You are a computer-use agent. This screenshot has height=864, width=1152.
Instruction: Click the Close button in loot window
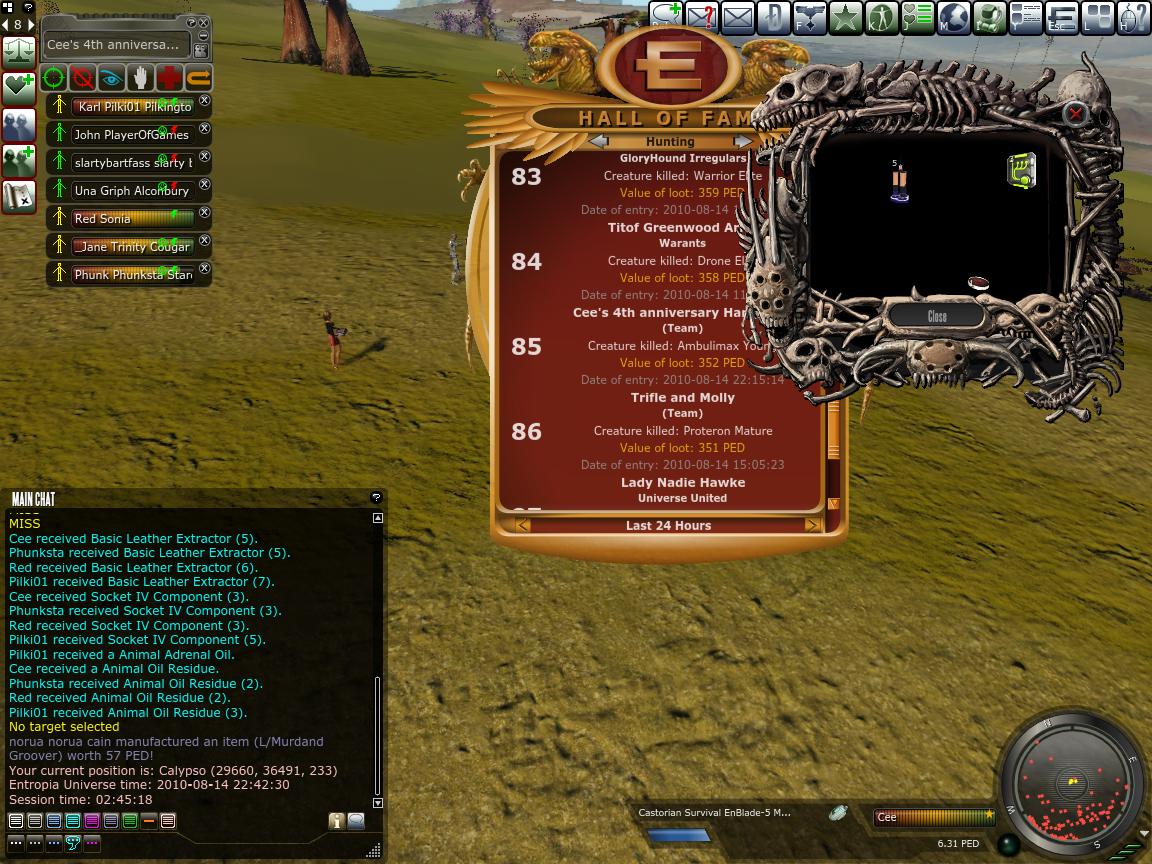tap(937, 316)
